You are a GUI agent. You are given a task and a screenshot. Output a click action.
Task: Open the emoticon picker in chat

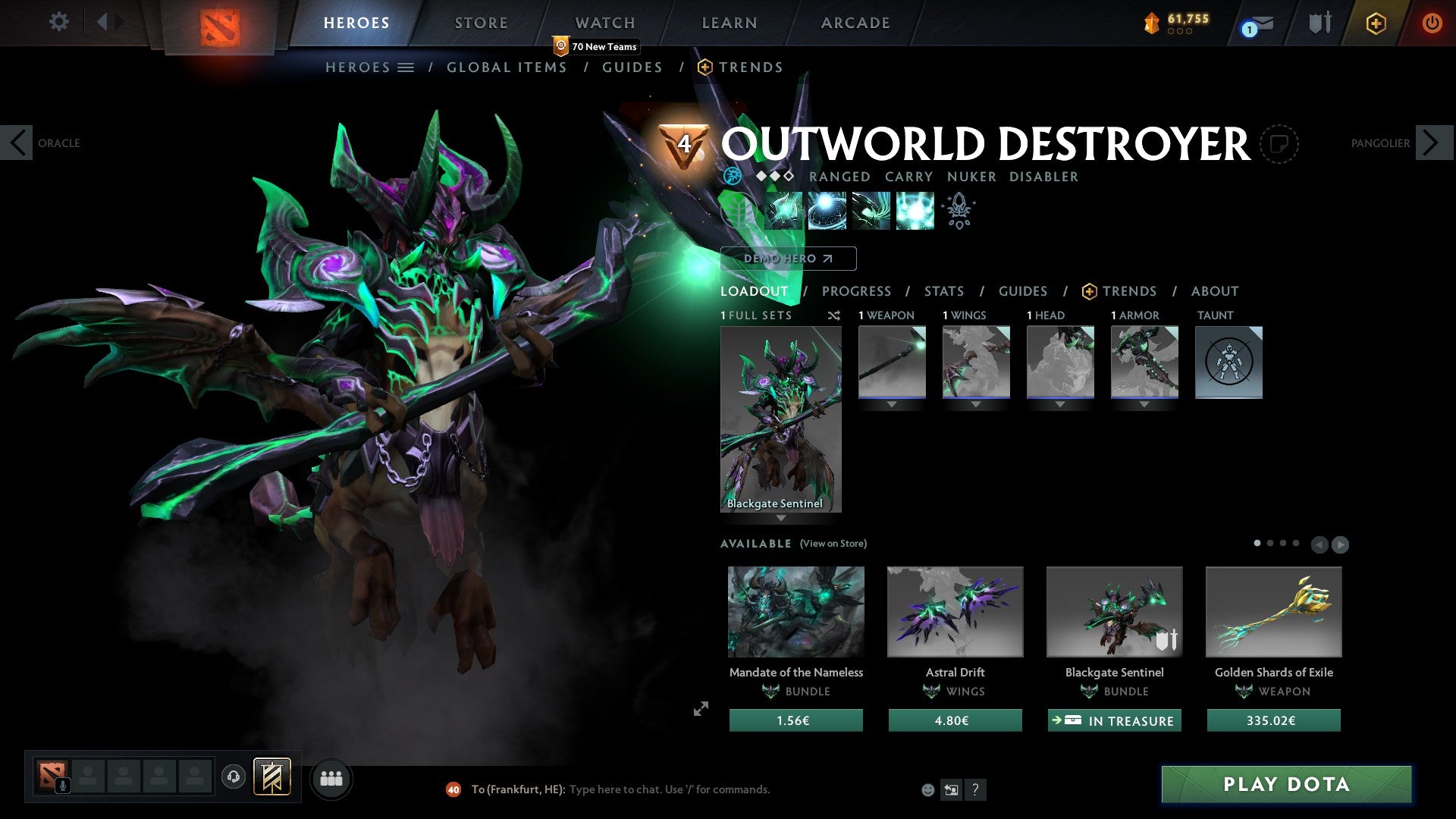point(927,790)
